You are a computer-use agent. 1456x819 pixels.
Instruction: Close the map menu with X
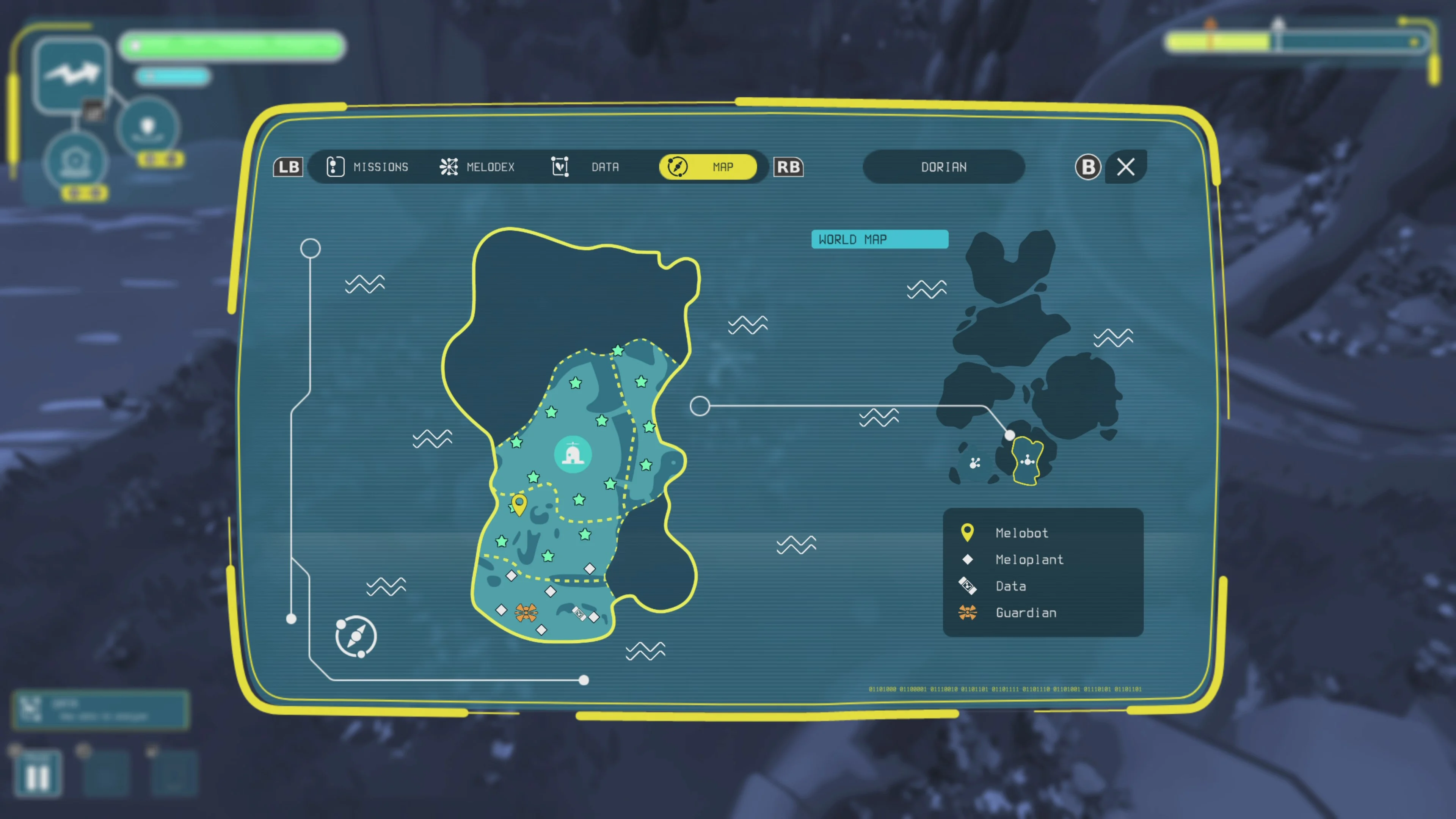(1125, 167)
